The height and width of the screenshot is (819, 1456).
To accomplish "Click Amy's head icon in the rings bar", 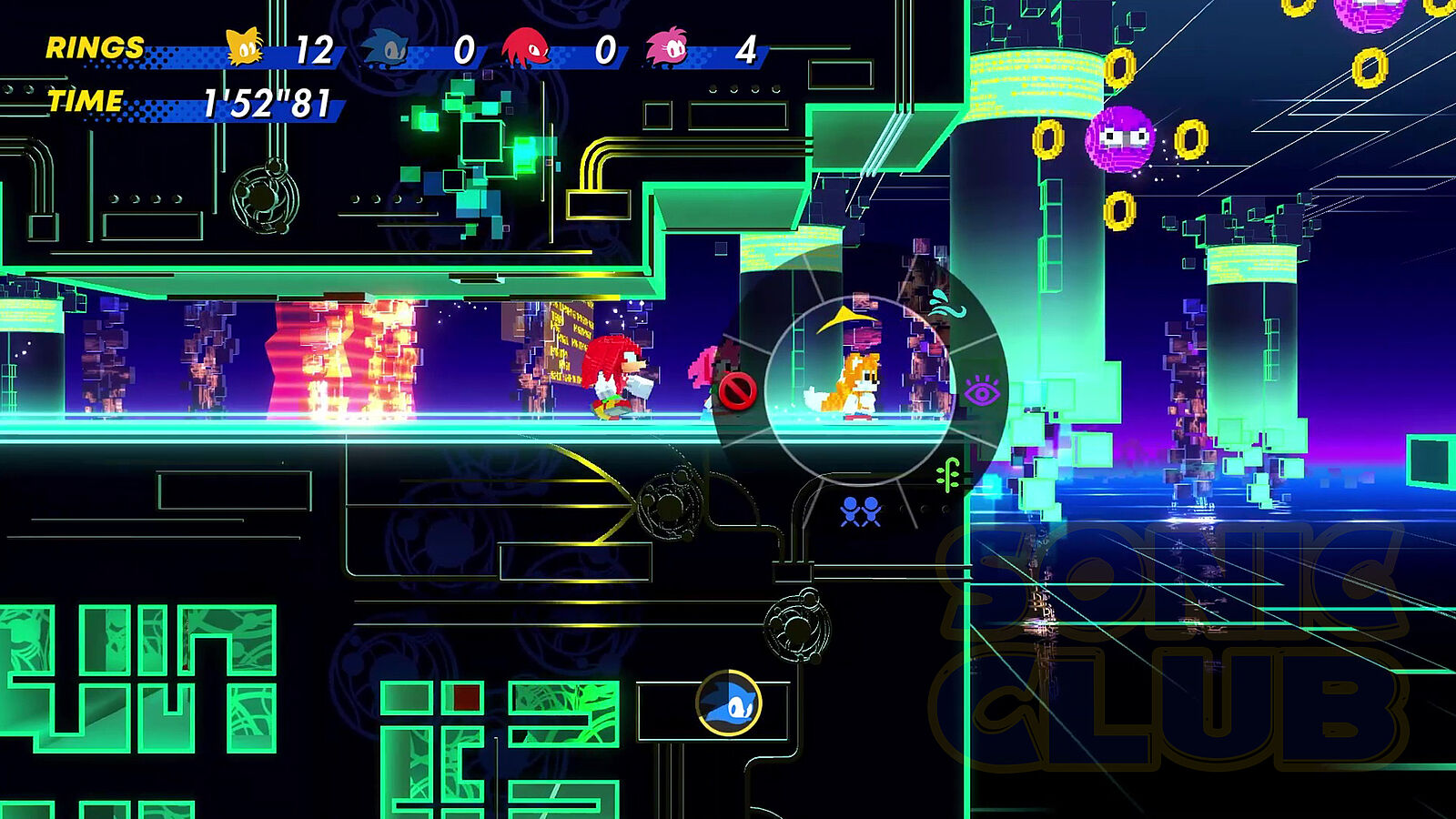I will tap(667, 49).
